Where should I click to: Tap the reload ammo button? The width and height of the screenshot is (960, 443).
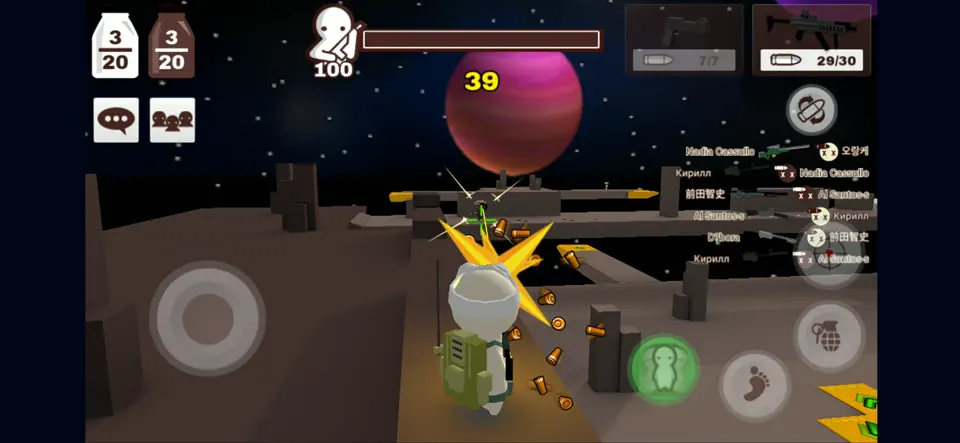[811, 110]
